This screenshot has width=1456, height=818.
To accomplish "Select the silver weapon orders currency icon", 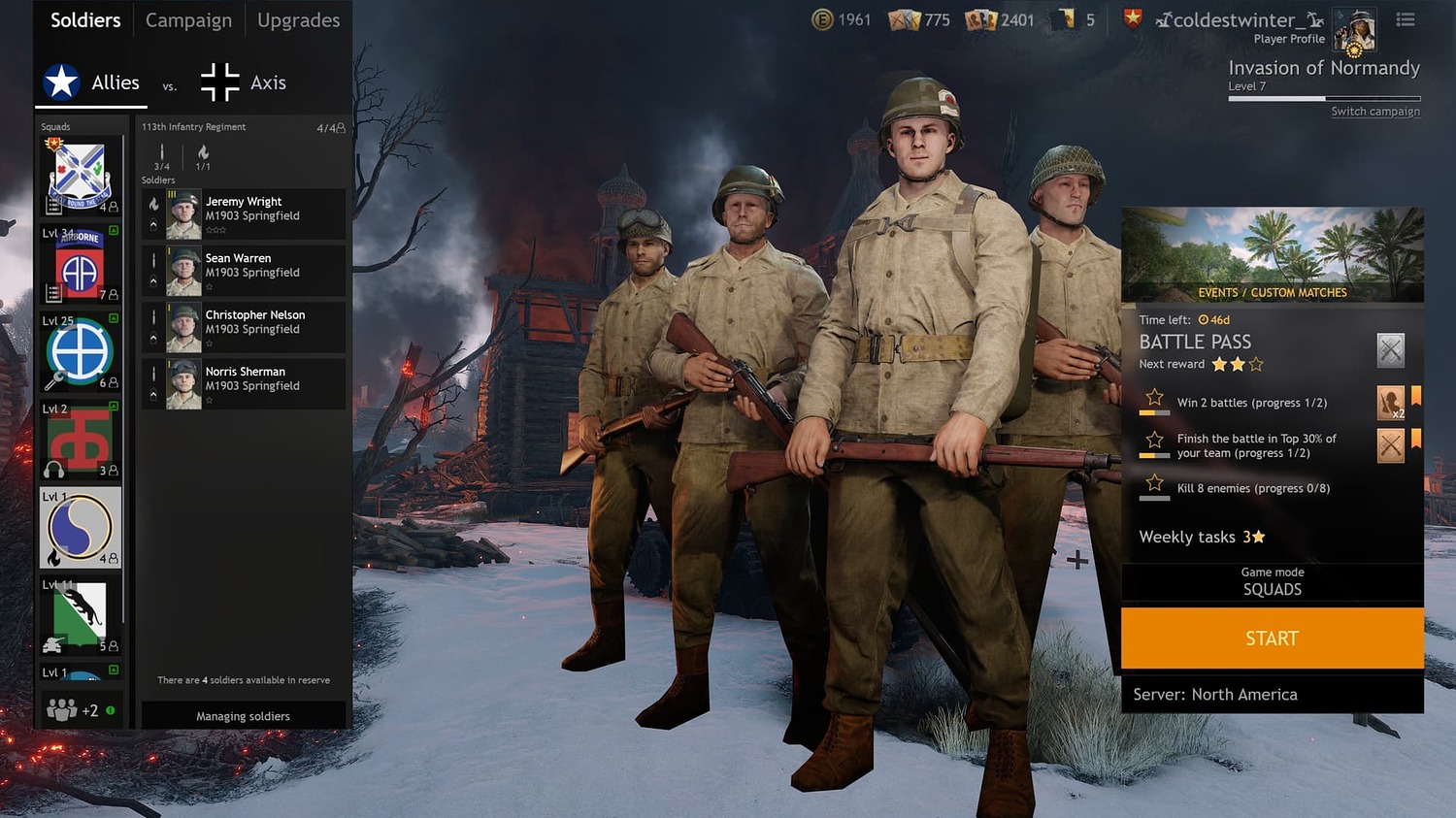I will pos(904,18).
